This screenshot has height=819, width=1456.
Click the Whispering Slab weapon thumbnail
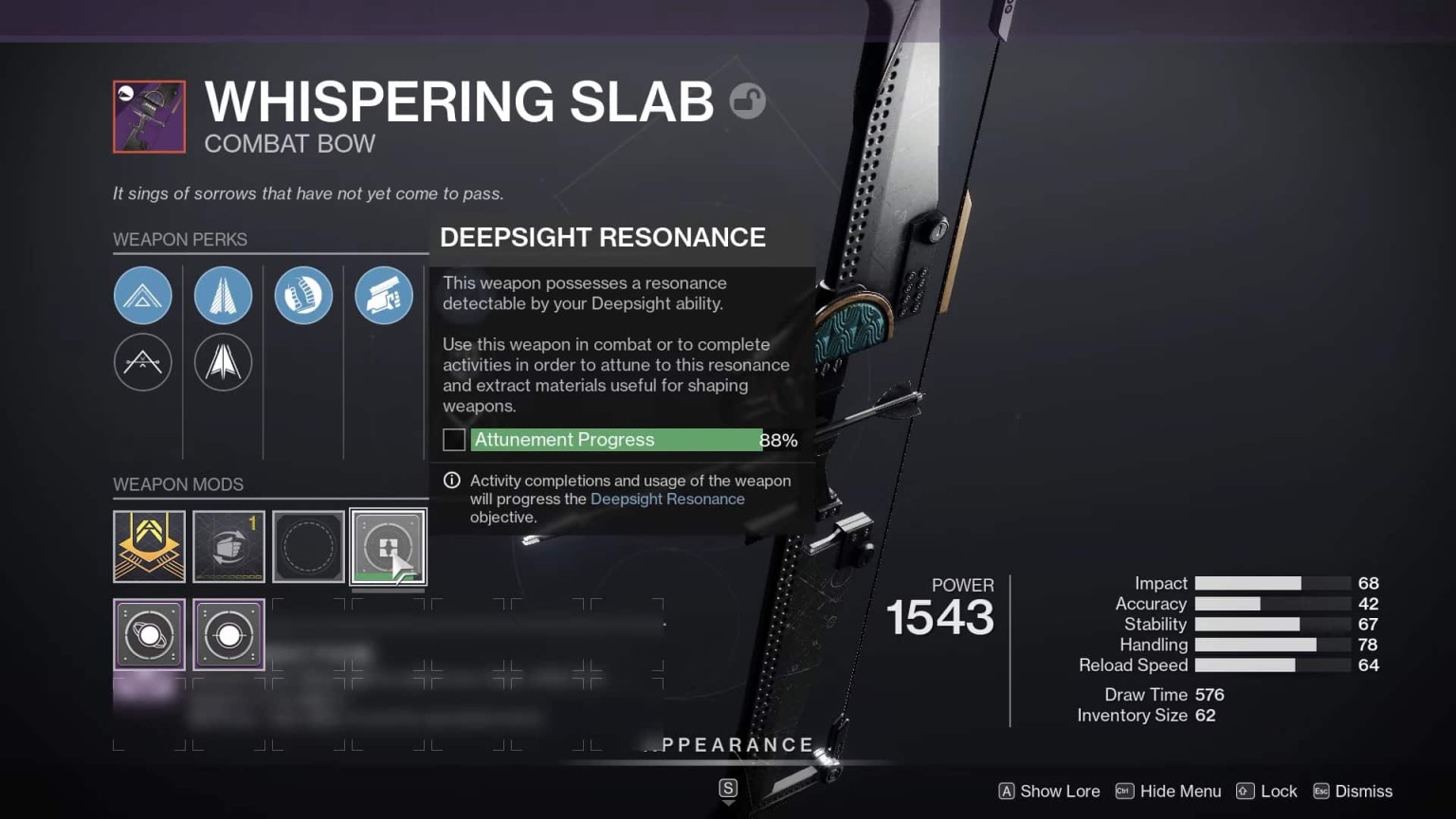[x=148, y=116]
